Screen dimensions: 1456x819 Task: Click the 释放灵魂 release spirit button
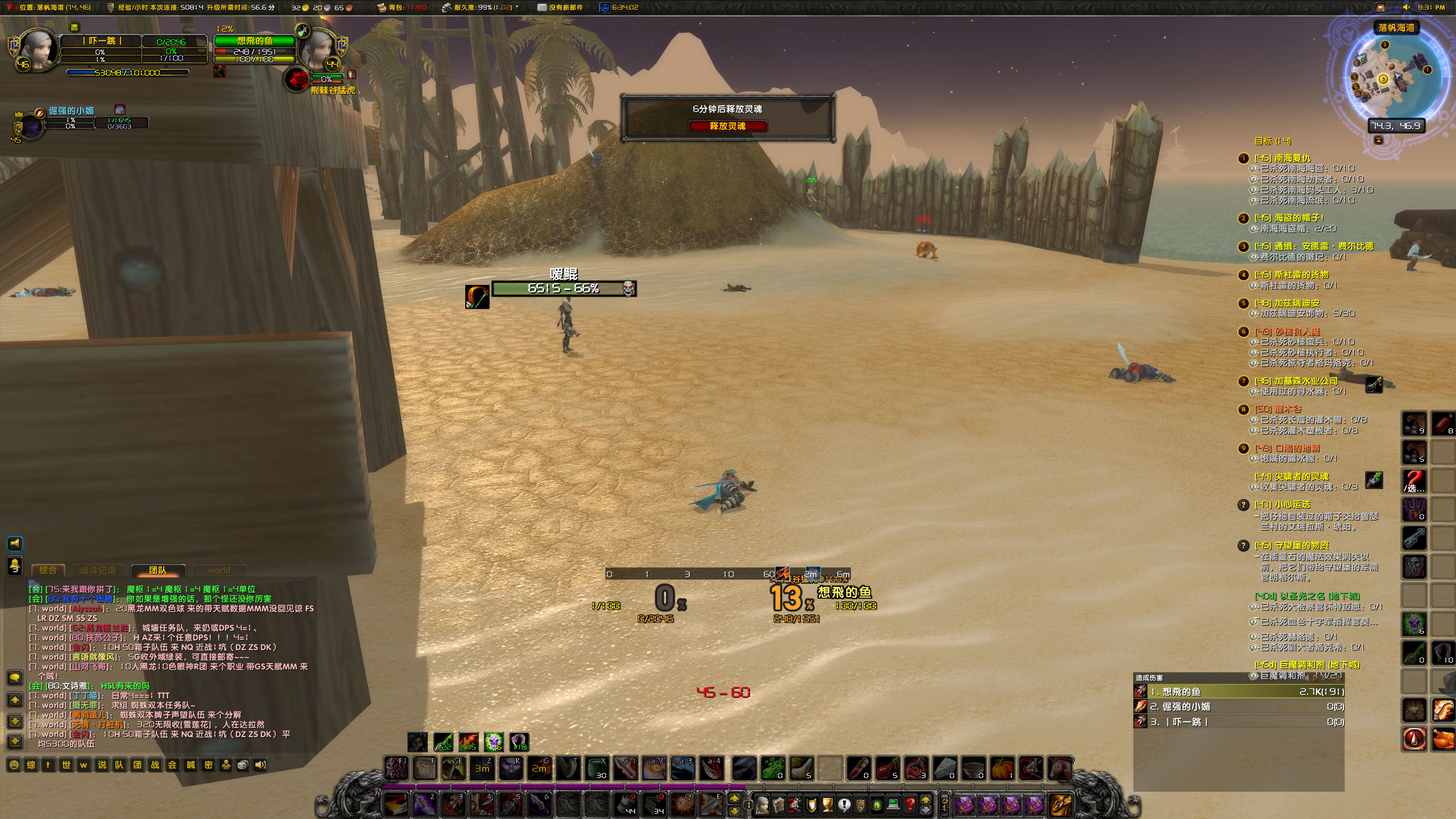[x=727, y=126]
